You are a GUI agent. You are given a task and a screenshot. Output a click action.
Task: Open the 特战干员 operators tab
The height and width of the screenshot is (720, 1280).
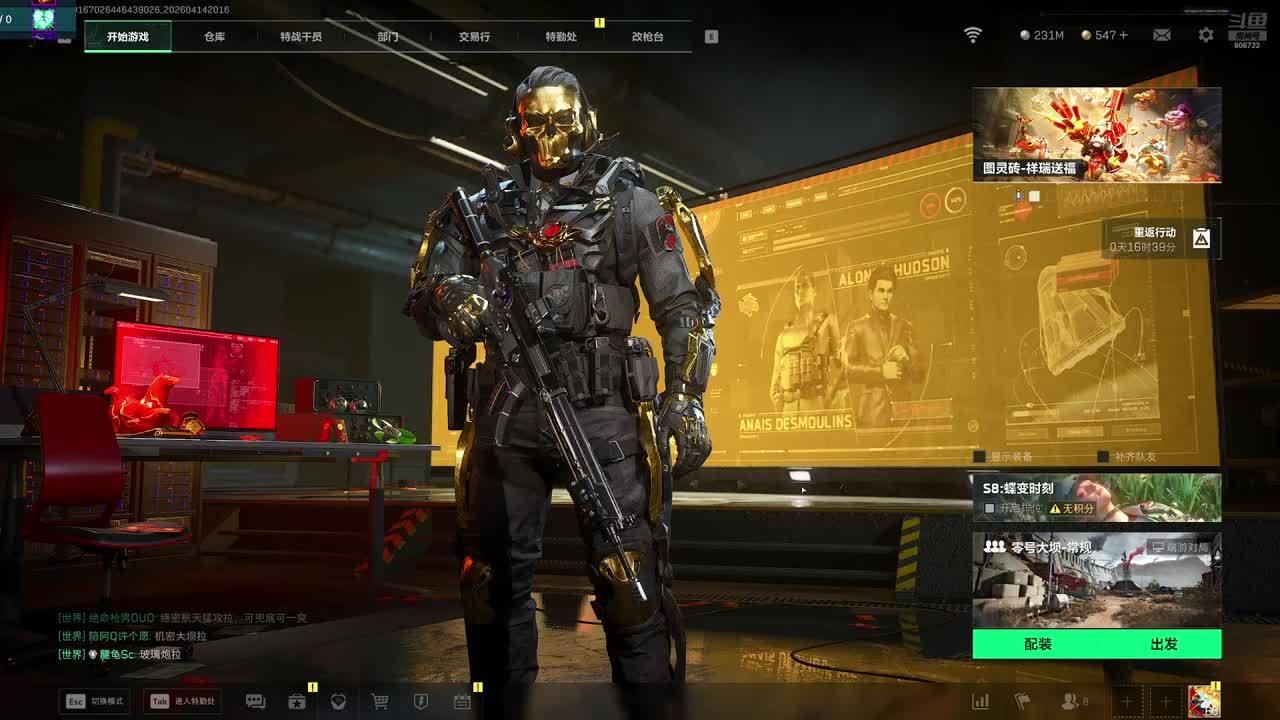(x=301, y=37)
